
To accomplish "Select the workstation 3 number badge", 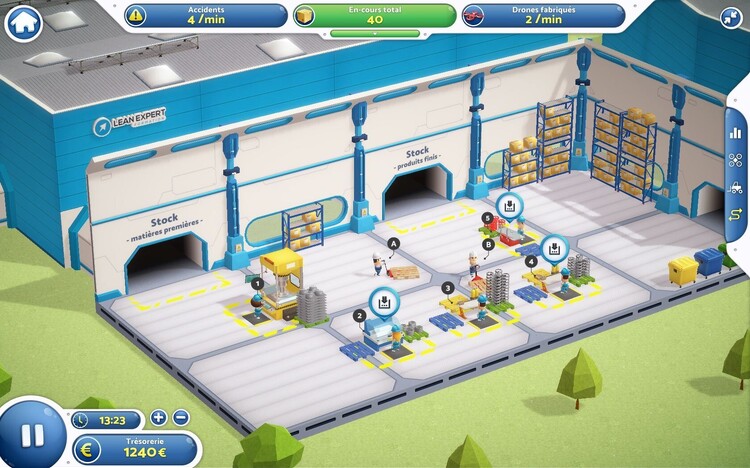I will pyautogui.click(x=448, y=288).
